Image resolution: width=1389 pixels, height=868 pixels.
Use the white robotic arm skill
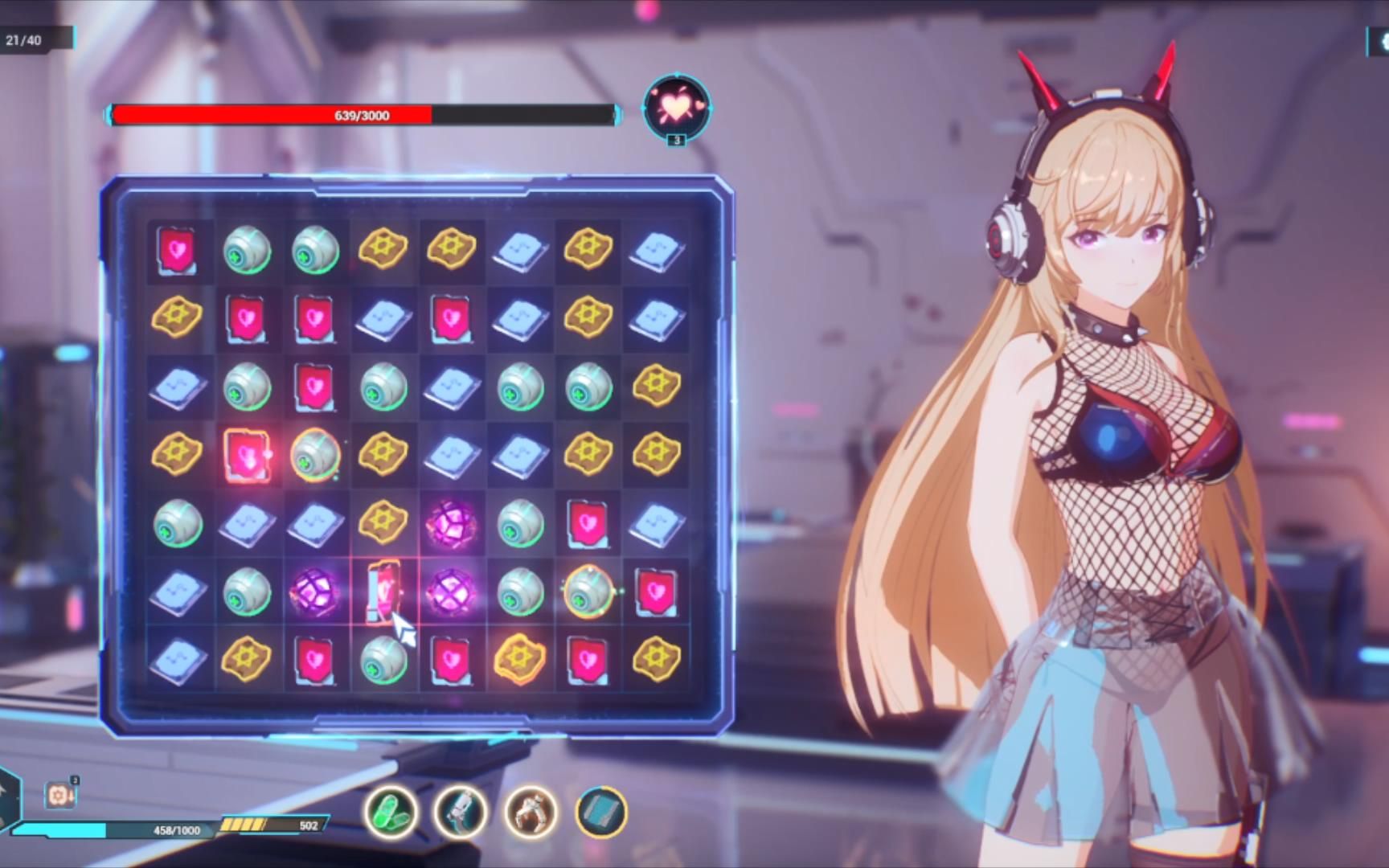pyautogui.click(x=461, y=812)
